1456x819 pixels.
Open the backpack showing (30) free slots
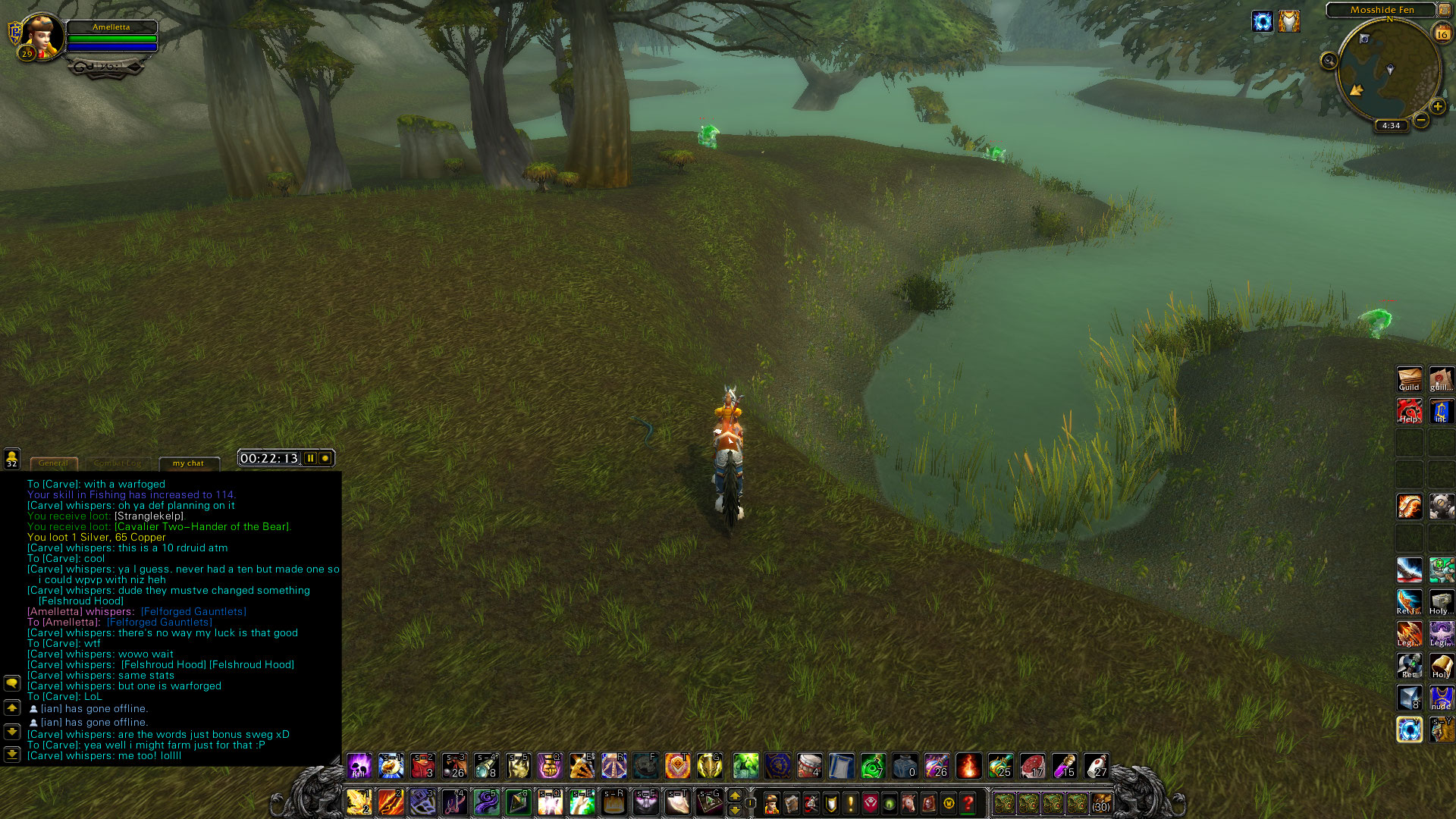(x=1101, y=803)
